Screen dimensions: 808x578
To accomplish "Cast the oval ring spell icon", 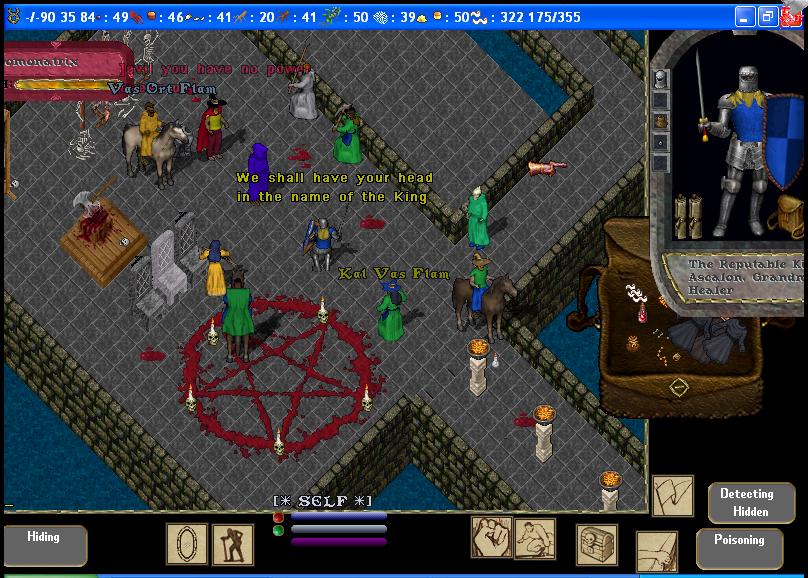I will click(187, 544).
